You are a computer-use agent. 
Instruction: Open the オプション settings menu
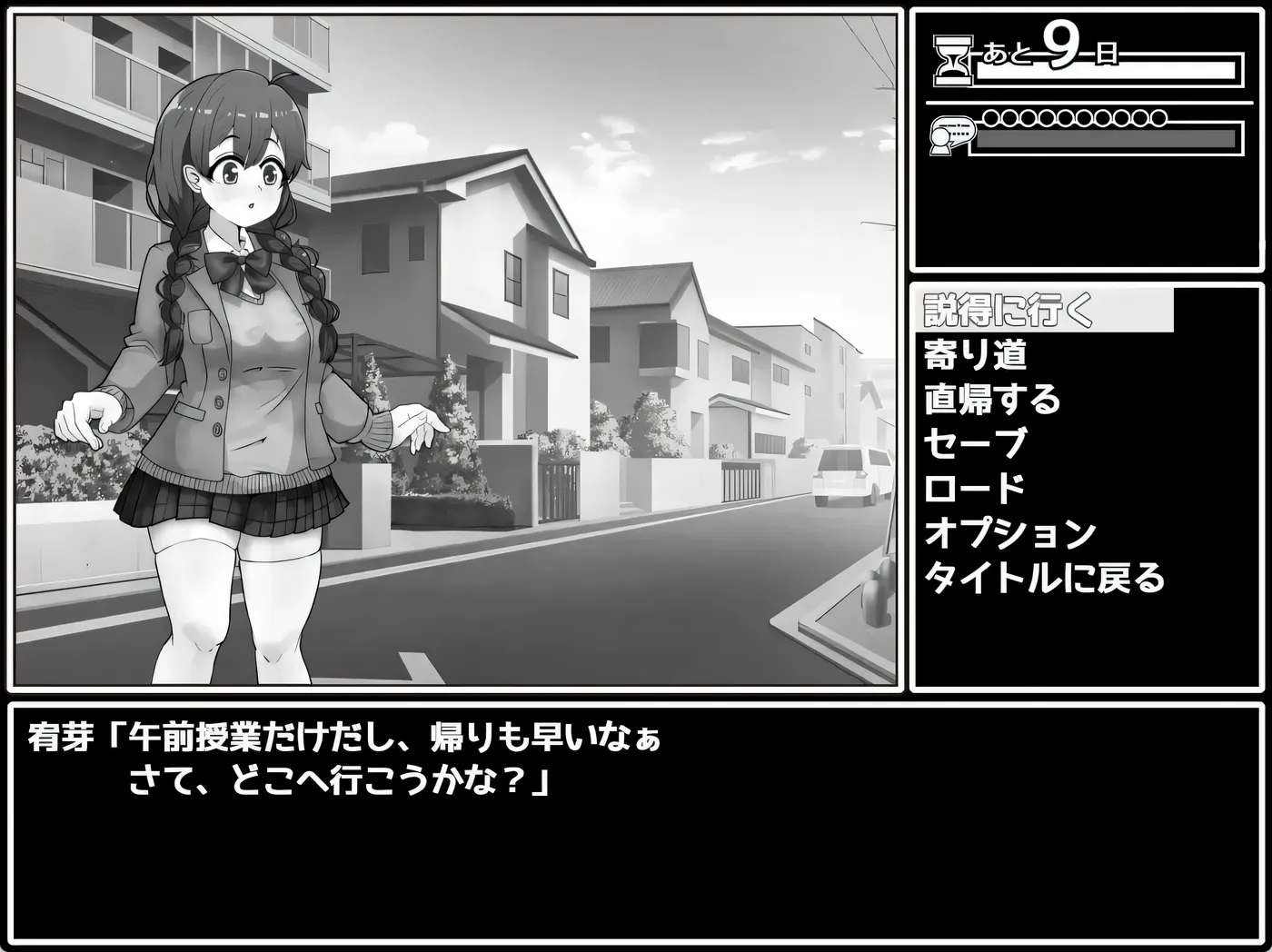(x=1009, y=531)
